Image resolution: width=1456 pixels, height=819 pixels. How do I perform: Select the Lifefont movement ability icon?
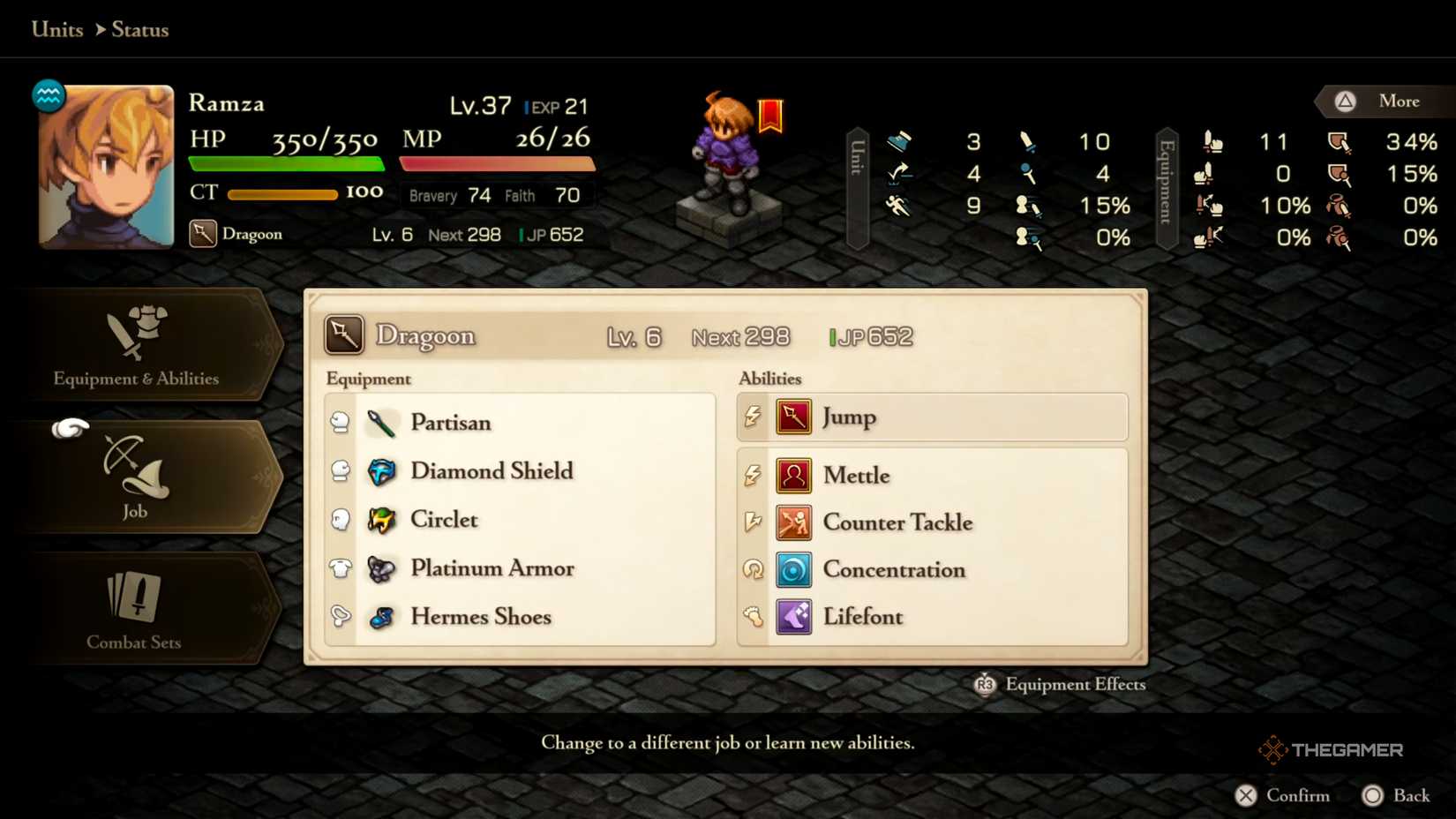click(x=792, y=617)
